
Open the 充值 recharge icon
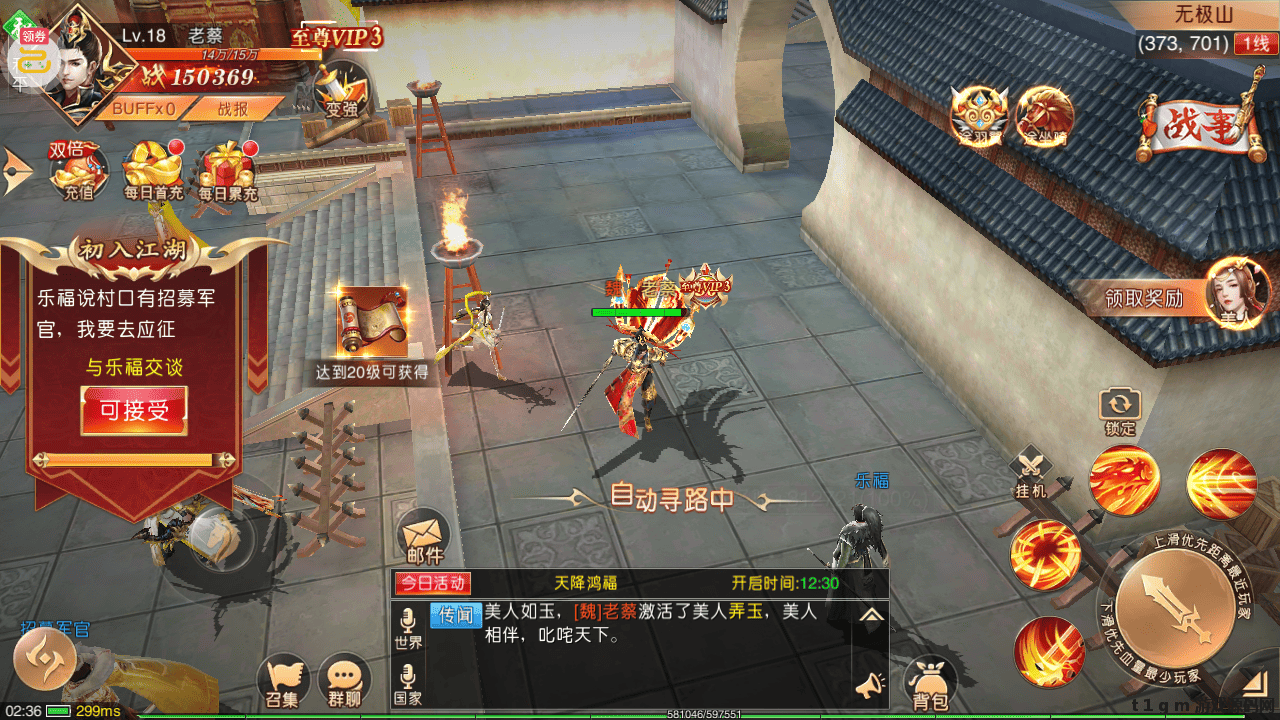click(79, 172)
